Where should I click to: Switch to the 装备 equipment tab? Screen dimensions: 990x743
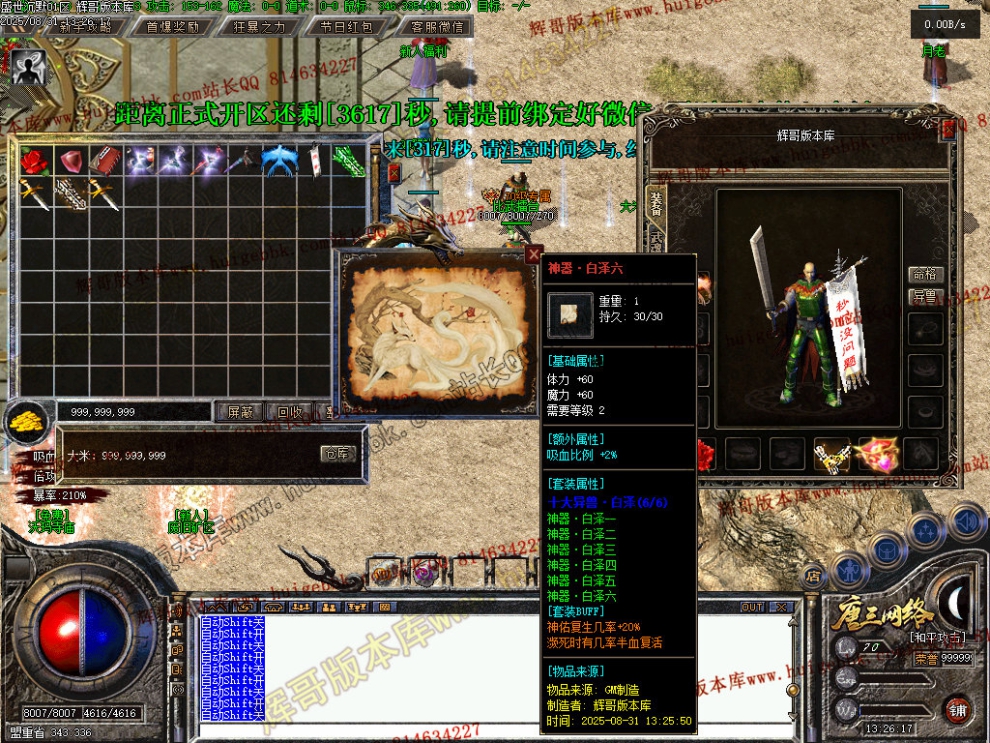click(x=656, y=203)
